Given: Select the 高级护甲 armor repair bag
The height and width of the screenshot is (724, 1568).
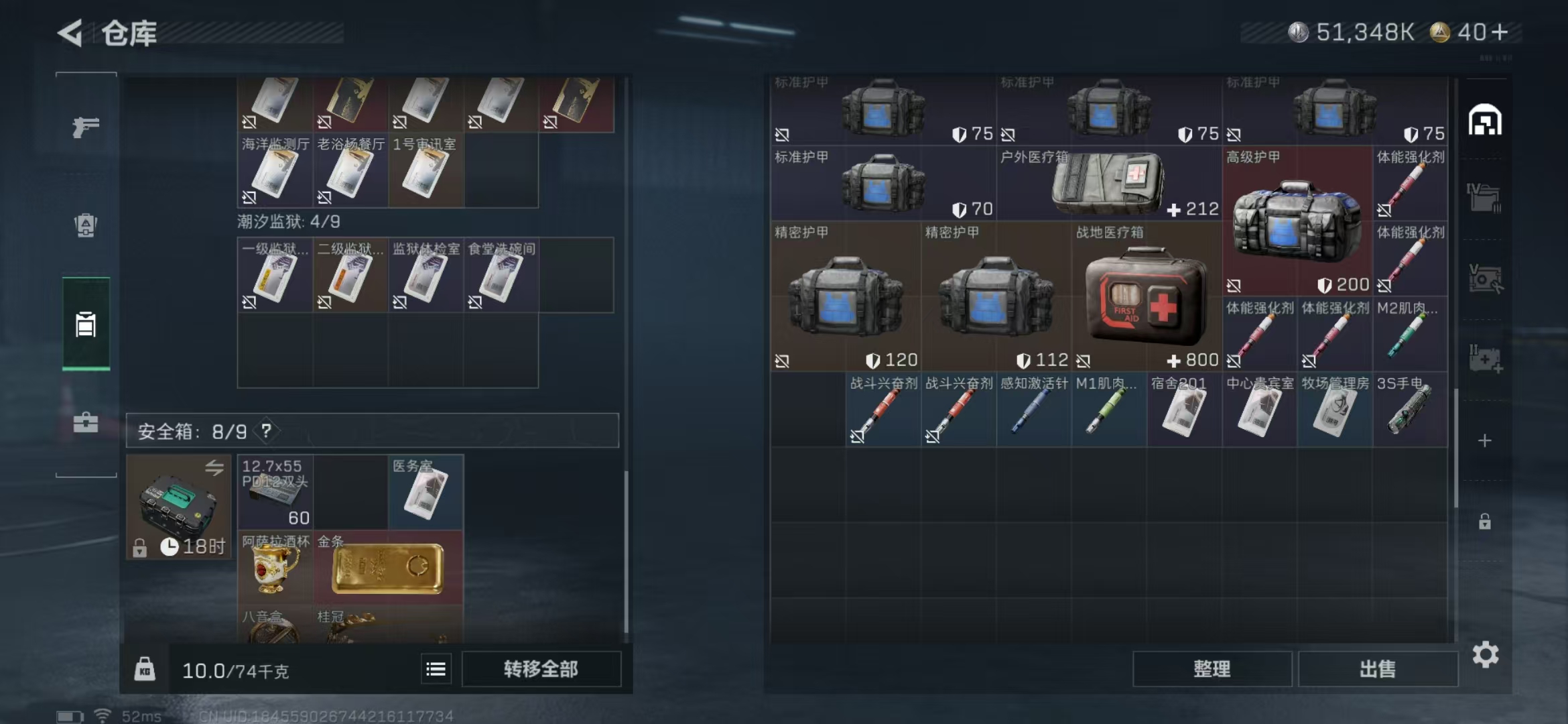Looking at the screenshot, I should [x=1297, y=221].
